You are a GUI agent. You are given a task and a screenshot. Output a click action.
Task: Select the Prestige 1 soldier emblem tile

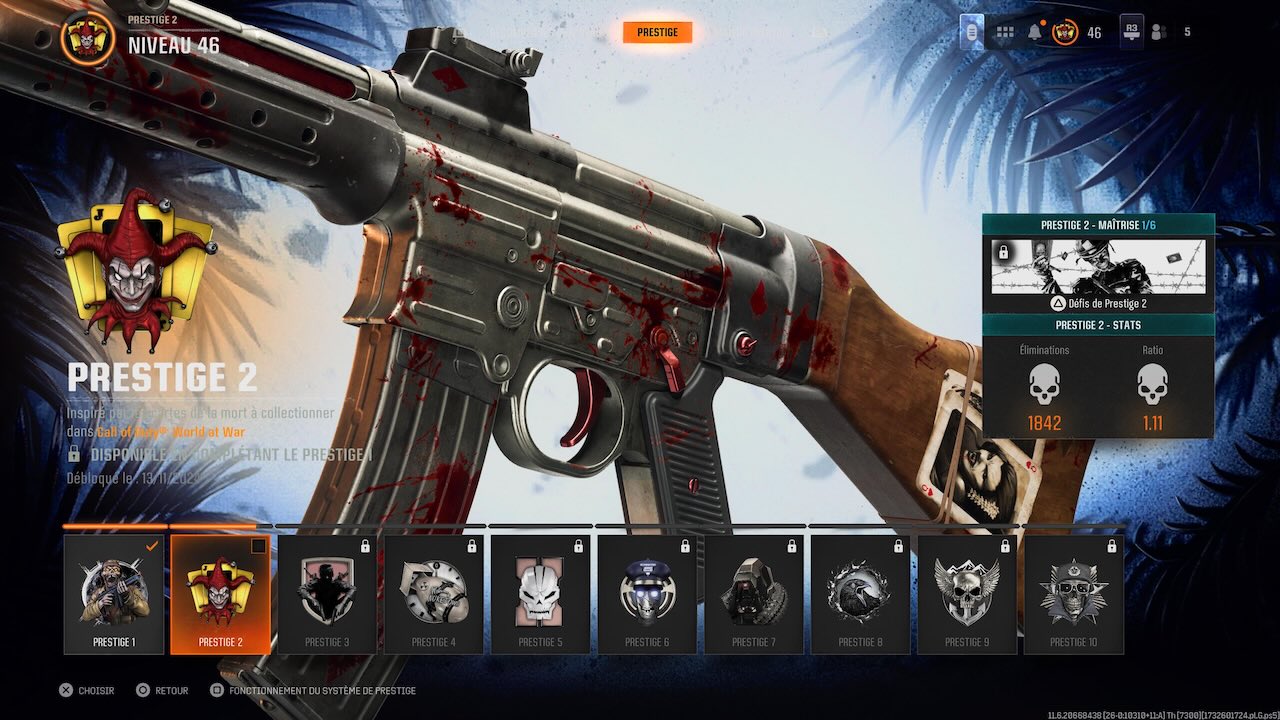coord(114,594)
